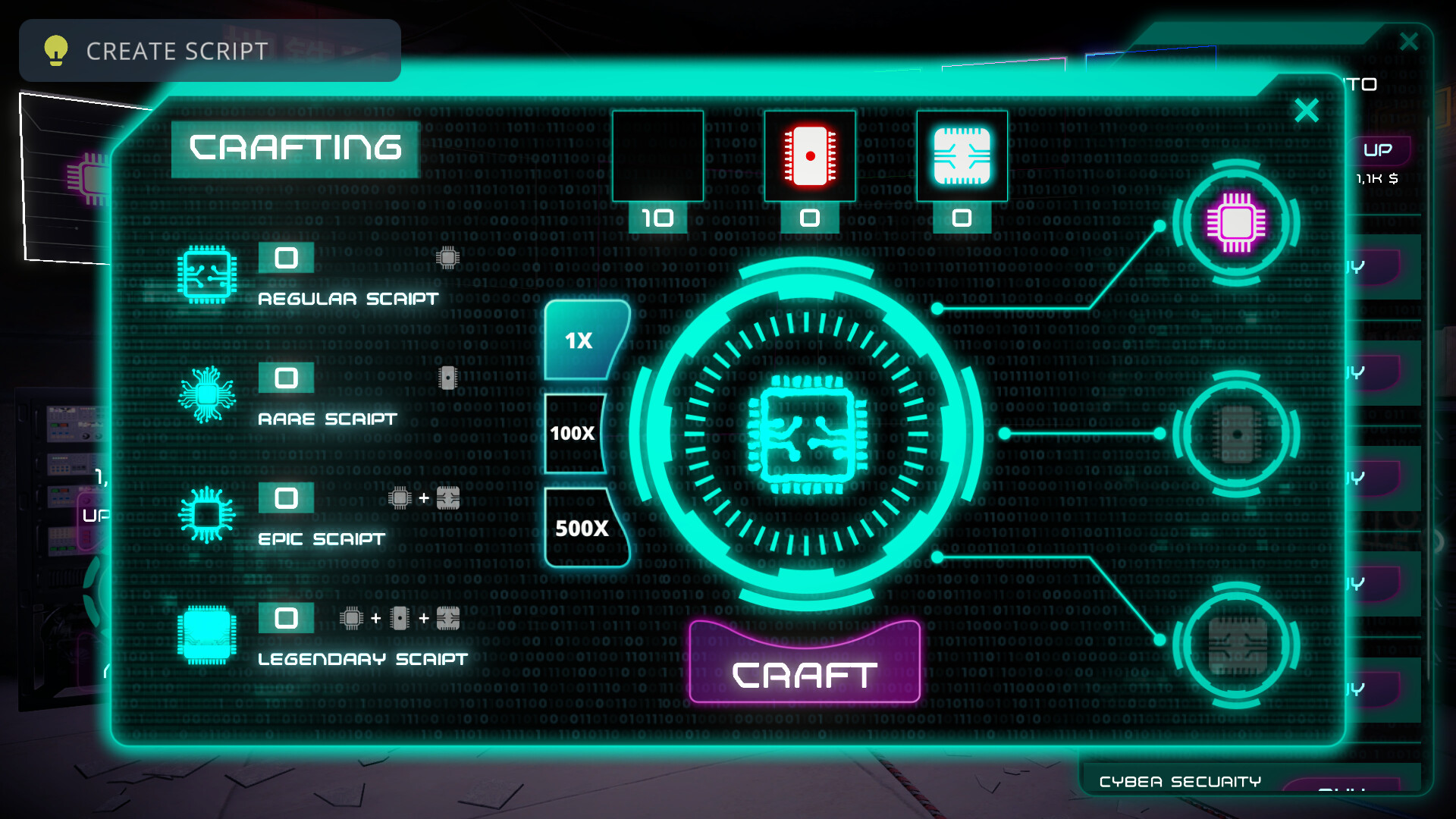Image resolution: width=1456 pixels, height=819 pixels.
Task: Click the ingredient slot showing quantity 10
Action: 657,155
